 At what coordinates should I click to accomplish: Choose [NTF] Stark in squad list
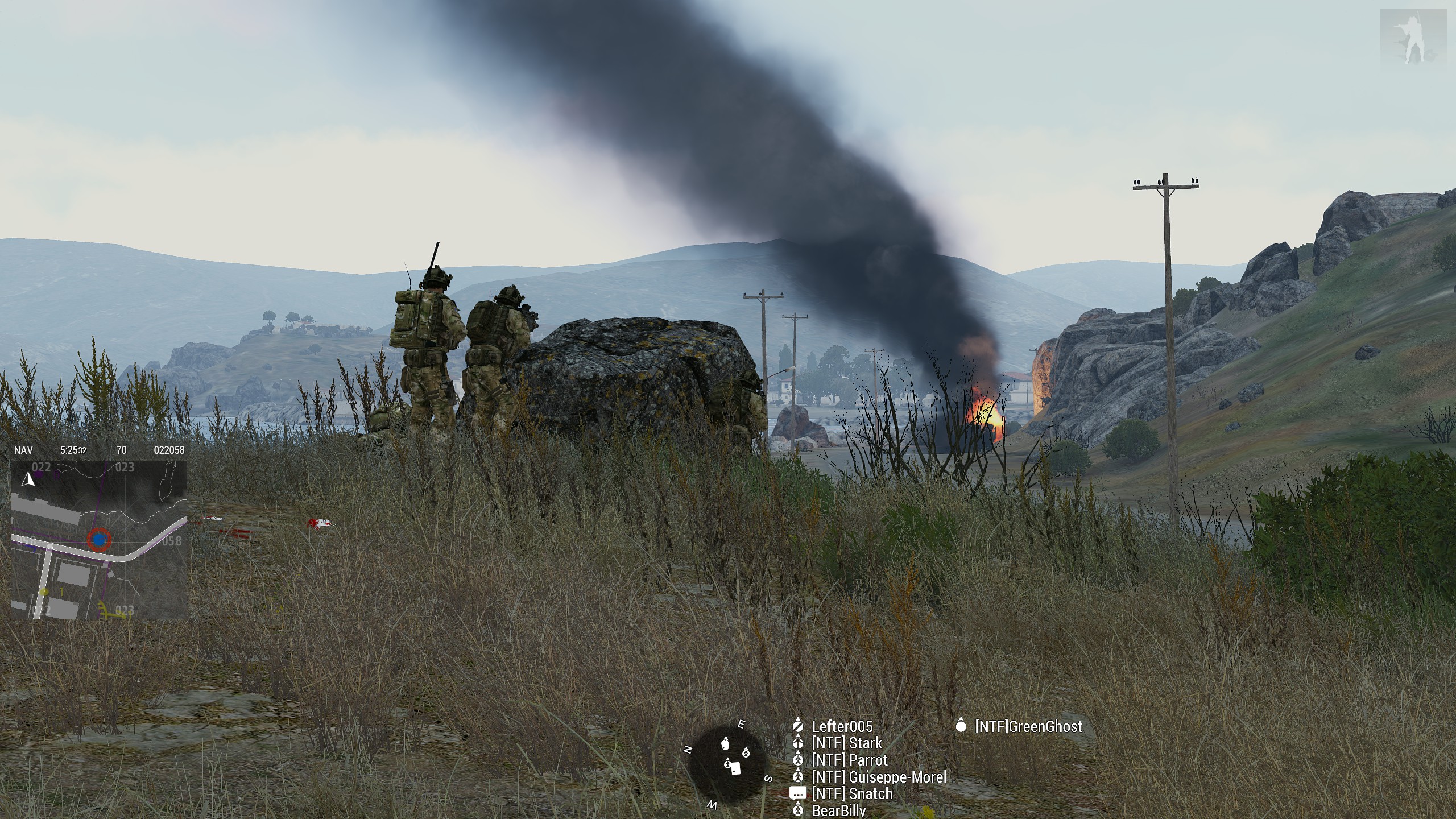(846, 743)
